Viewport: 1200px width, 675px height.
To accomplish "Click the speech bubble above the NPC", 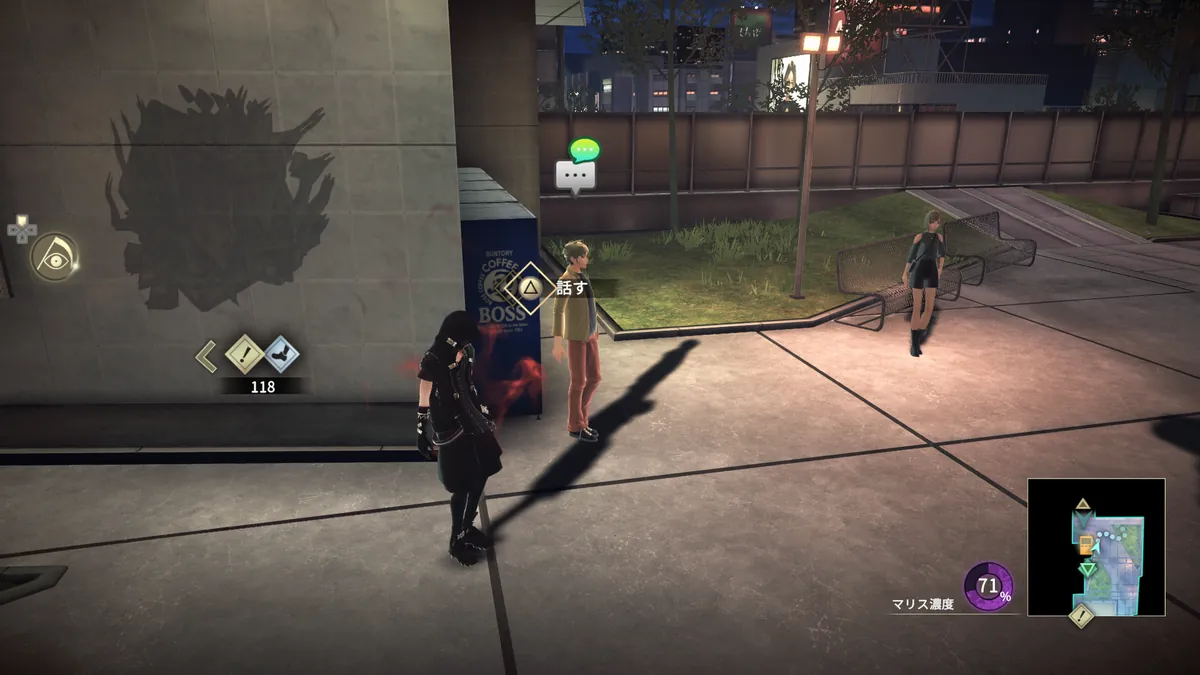I will click(x=576, y=176).
